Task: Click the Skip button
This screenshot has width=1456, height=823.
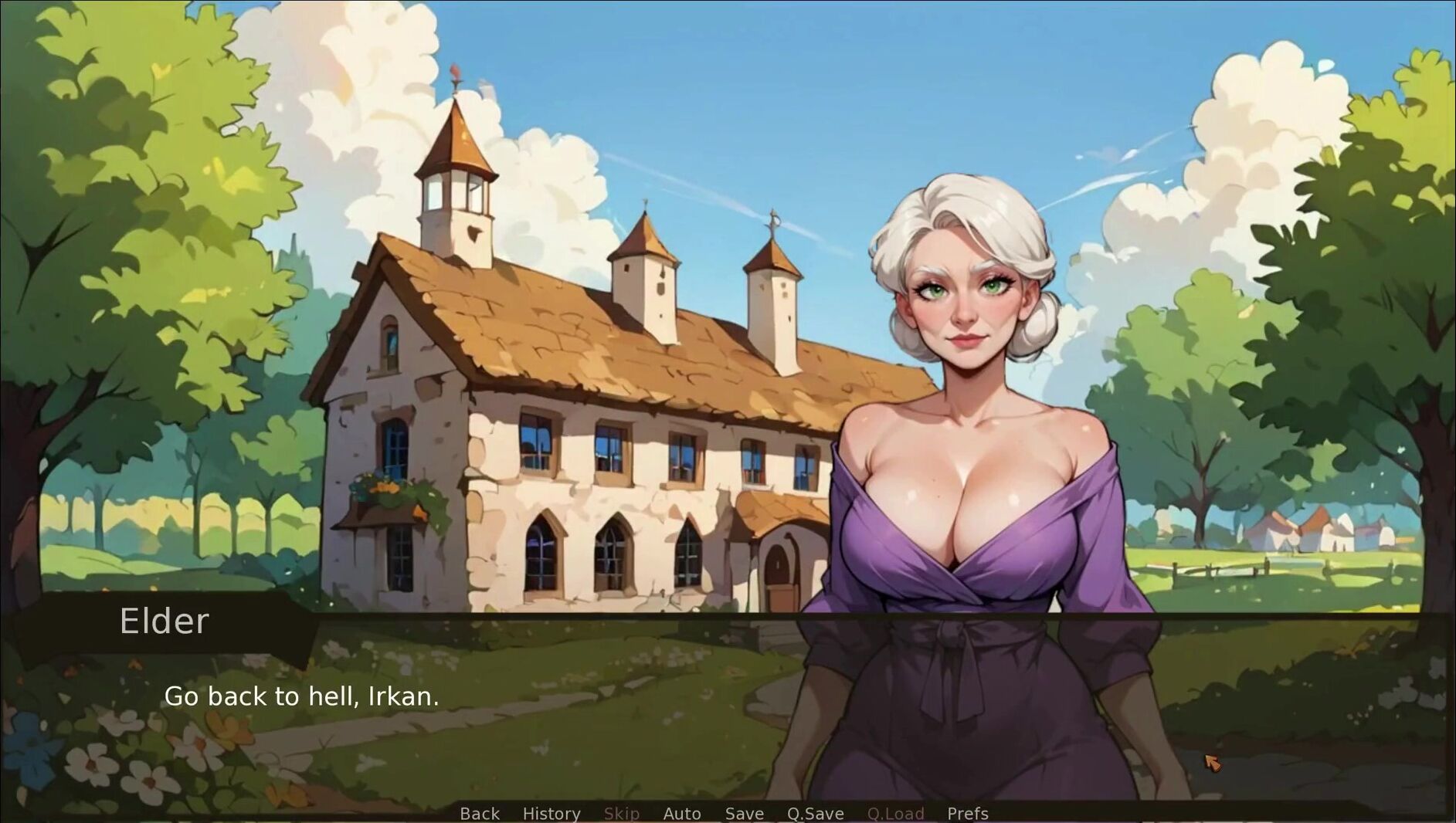Action: click(x=621, y=813)
